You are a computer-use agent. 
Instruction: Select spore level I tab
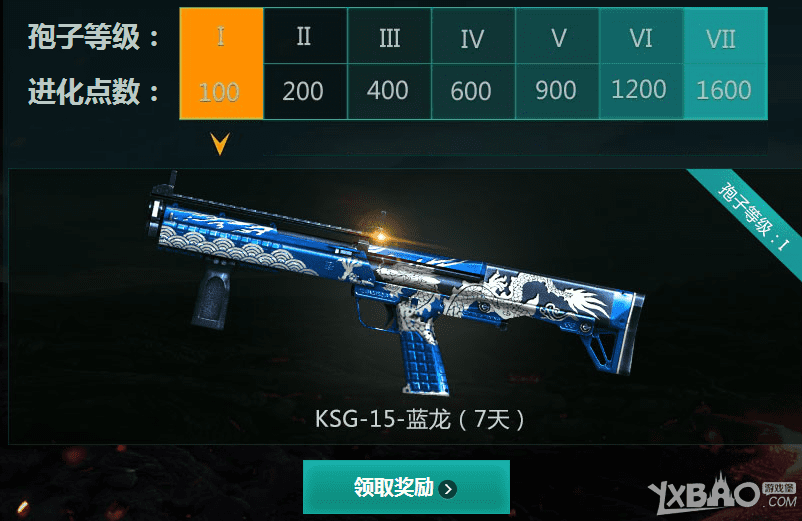(x=221, y=64)
